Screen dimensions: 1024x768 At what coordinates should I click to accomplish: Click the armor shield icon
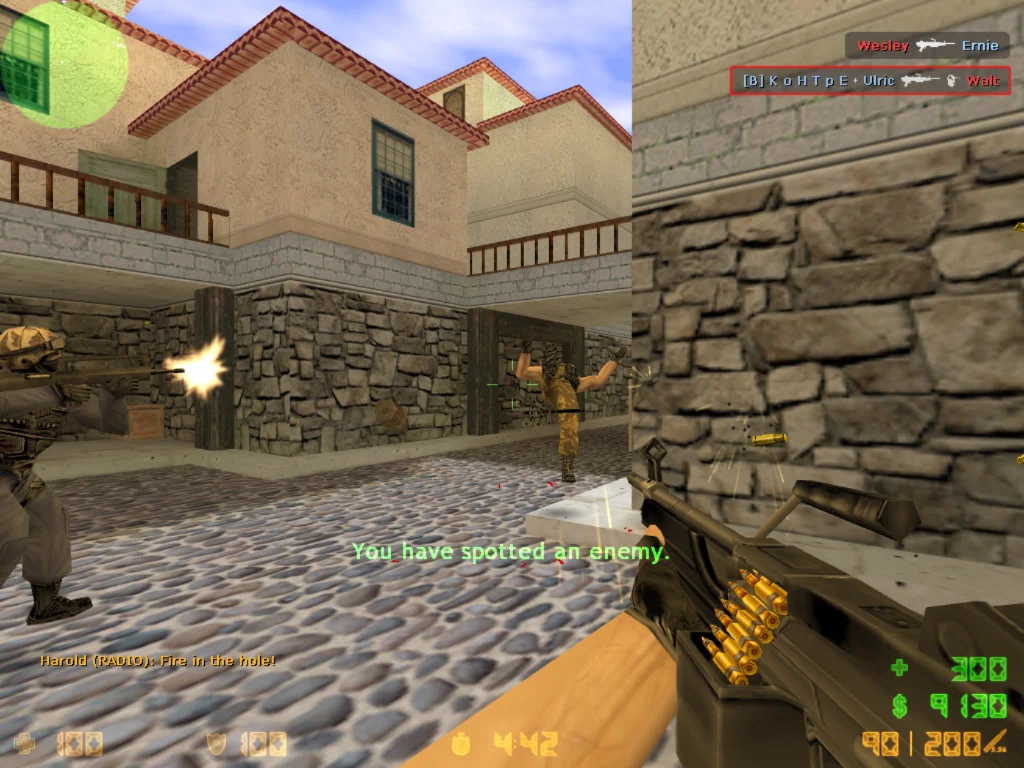coord(217,744)
